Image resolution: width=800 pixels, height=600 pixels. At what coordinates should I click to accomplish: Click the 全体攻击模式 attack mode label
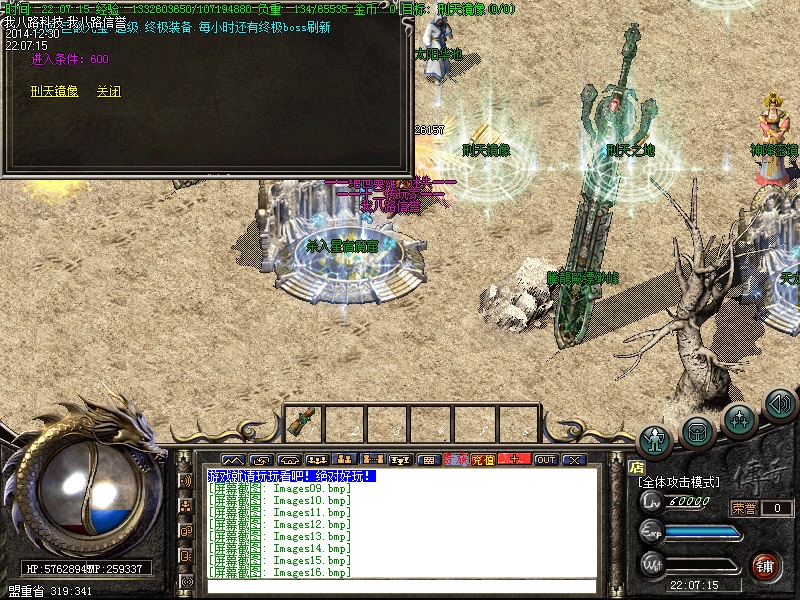click(x=682, y=482)
